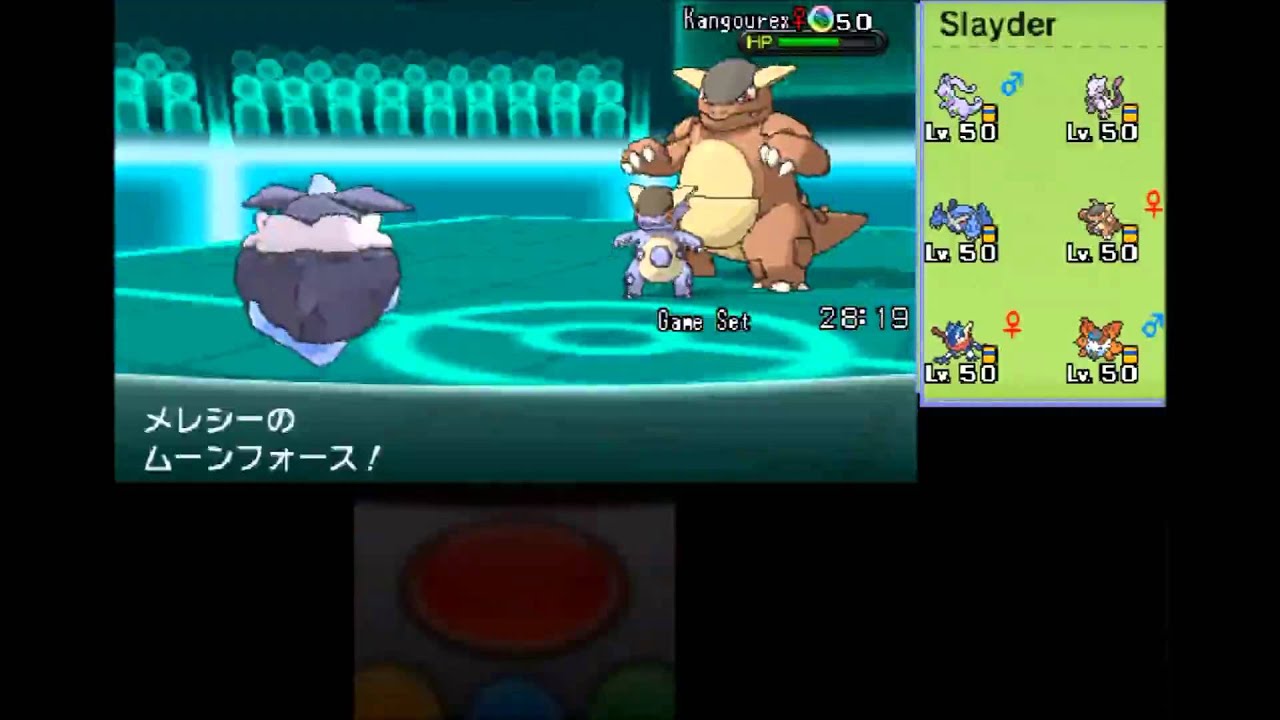This screenshot has height=720, width=1280.
Task: Click the Slayder trainer name header
Action: pyautogui.click(x=996, y=24)
